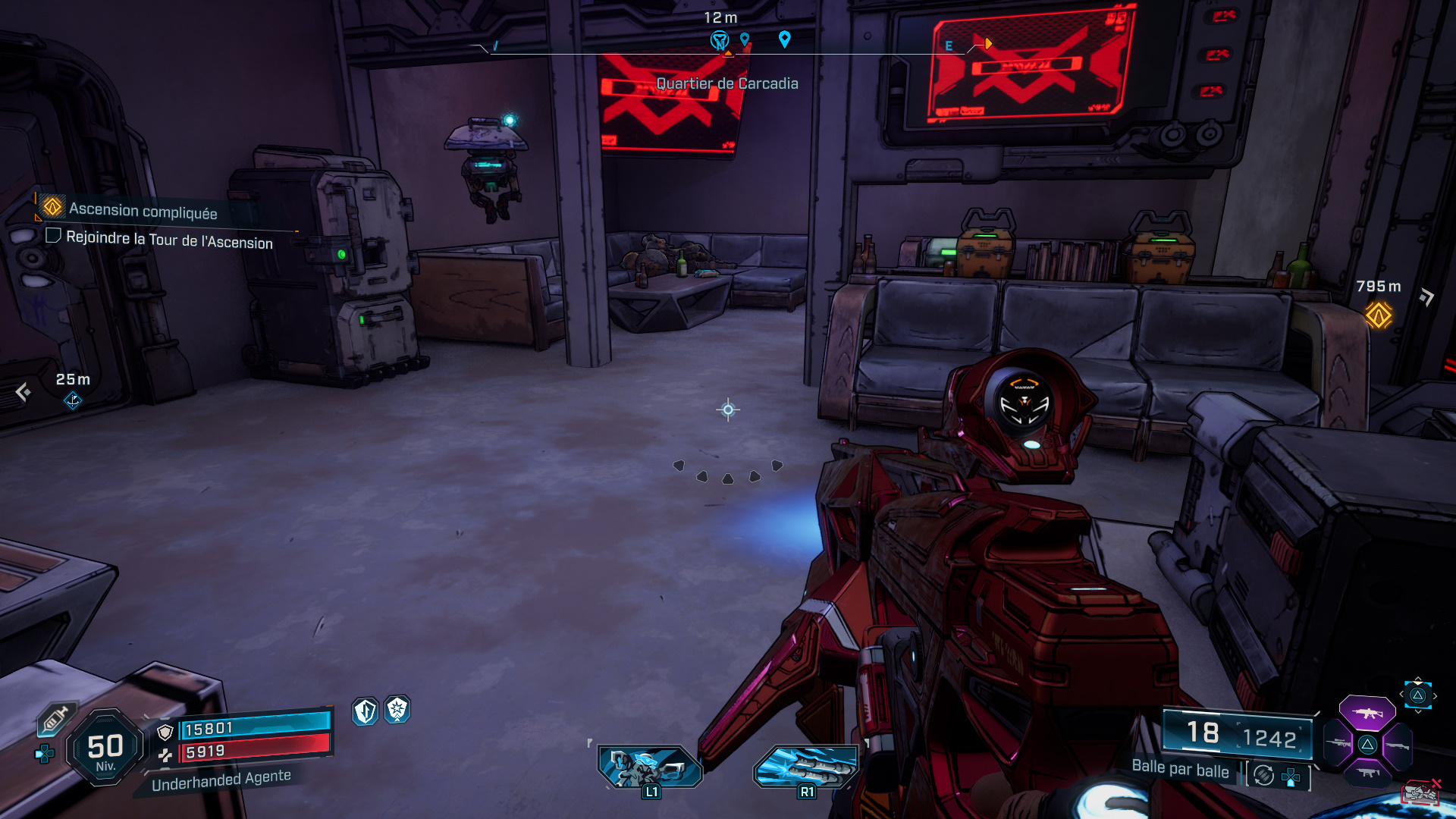Open the level 50 character badge
The height and width of the screenshot is (819, 1456).
click(x=105, y=748)
